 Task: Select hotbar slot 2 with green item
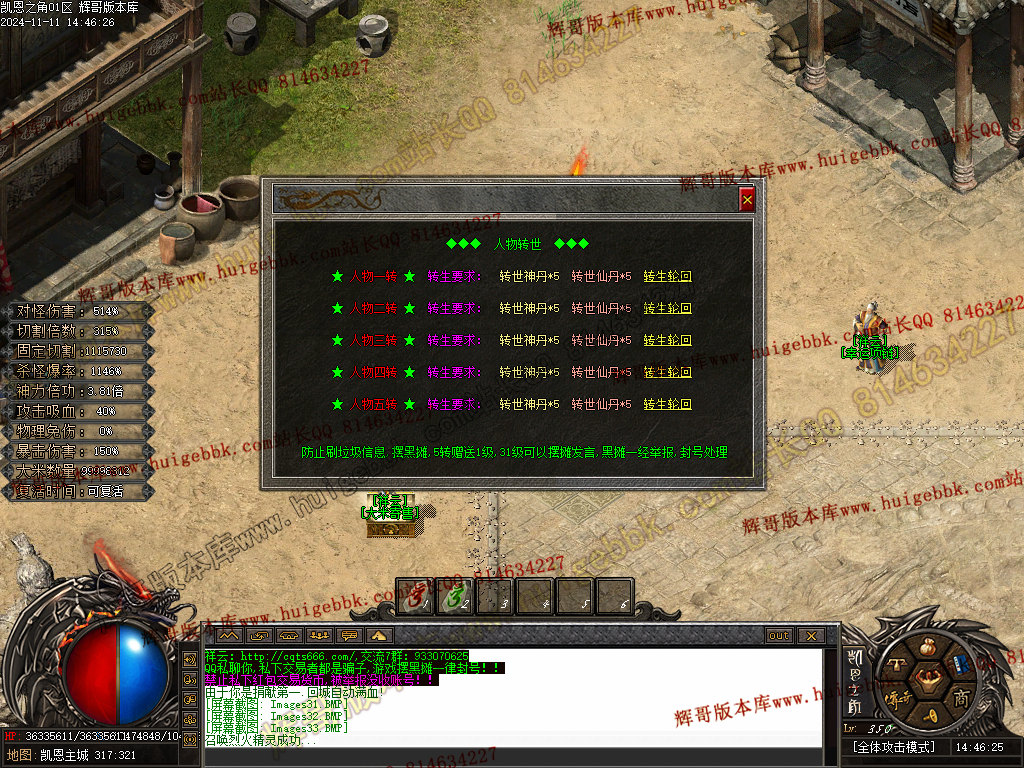click(x=455, y=596)
